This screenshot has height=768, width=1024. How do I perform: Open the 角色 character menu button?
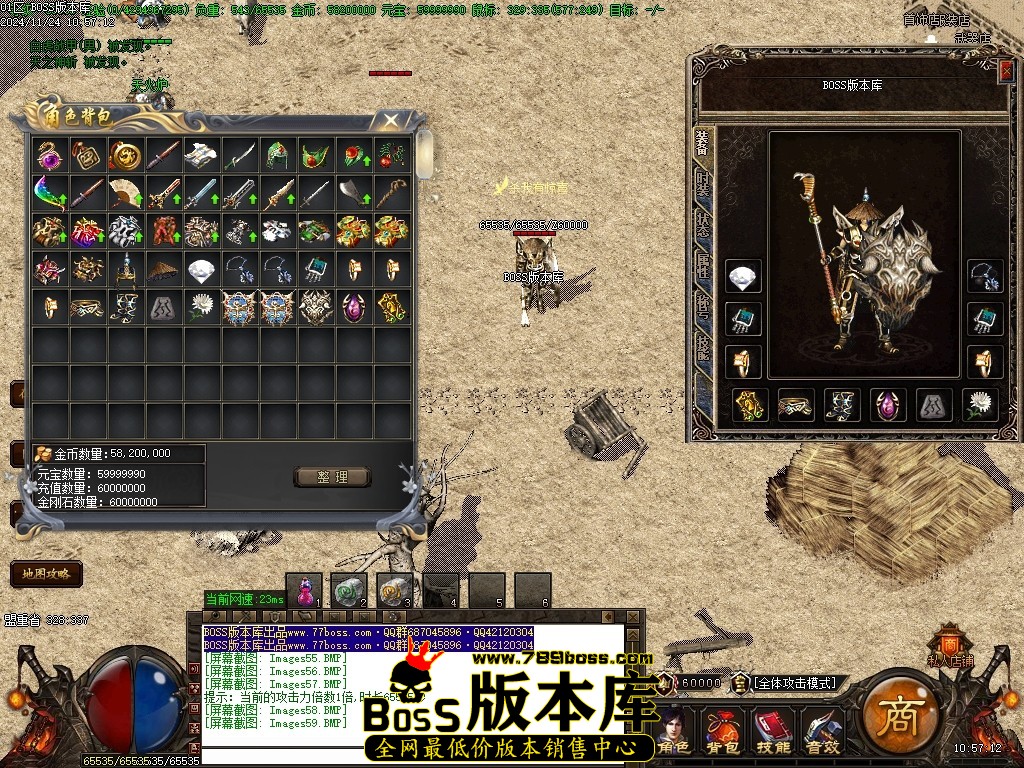(x=675, y=732)
